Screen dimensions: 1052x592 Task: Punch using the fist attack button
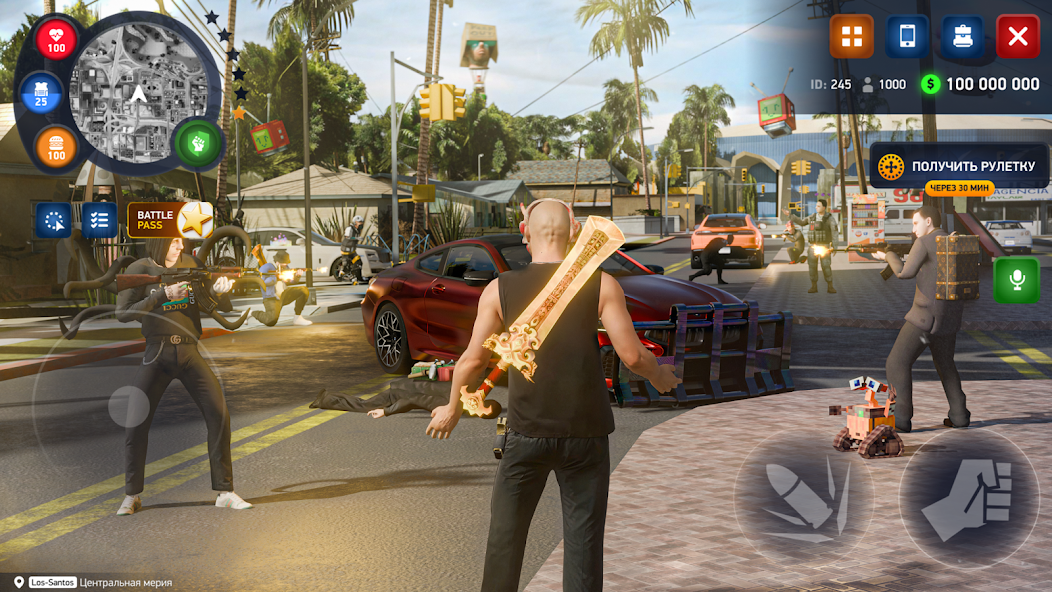tap(968, 497)
